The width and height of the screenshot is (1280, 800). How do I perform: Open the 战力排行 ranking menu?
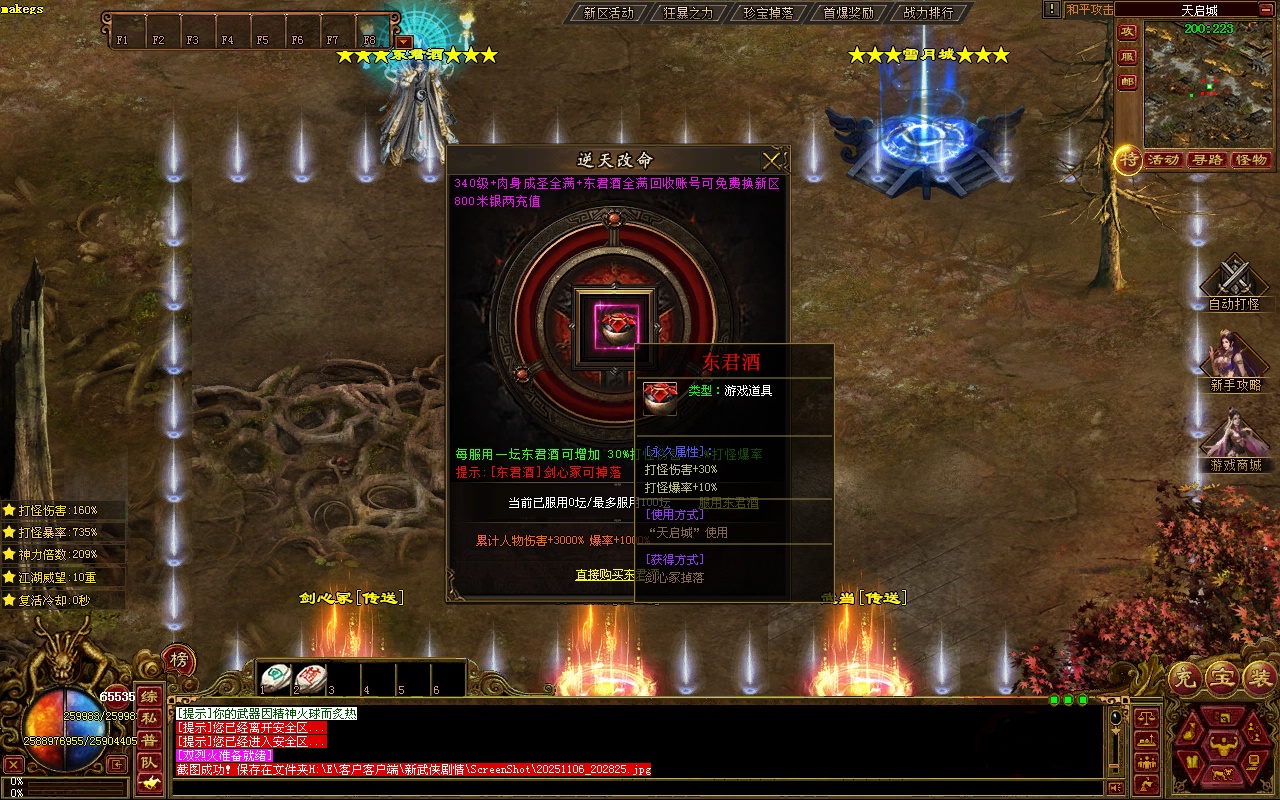[x=928, y=13]
